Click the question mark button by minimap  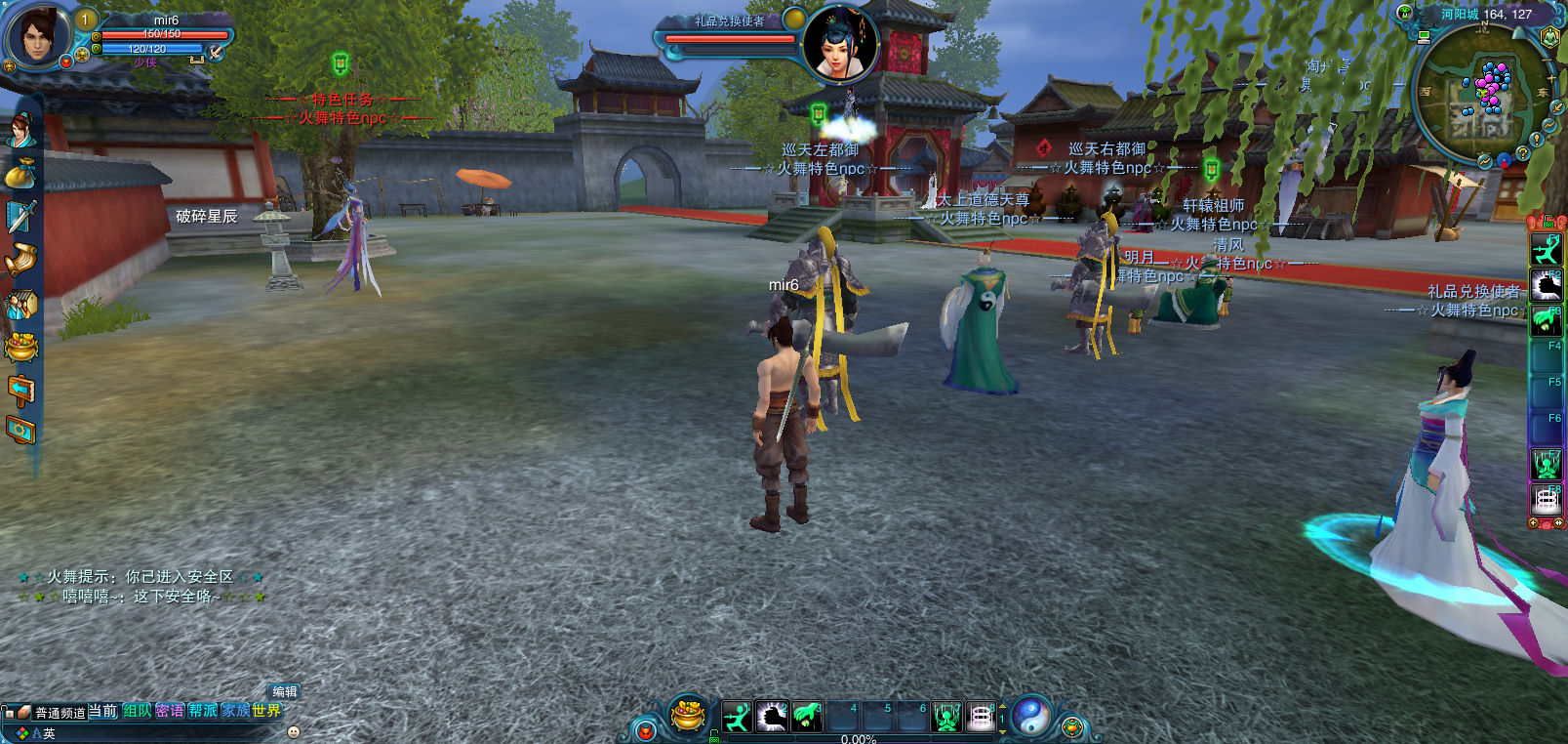point(1521,153)
